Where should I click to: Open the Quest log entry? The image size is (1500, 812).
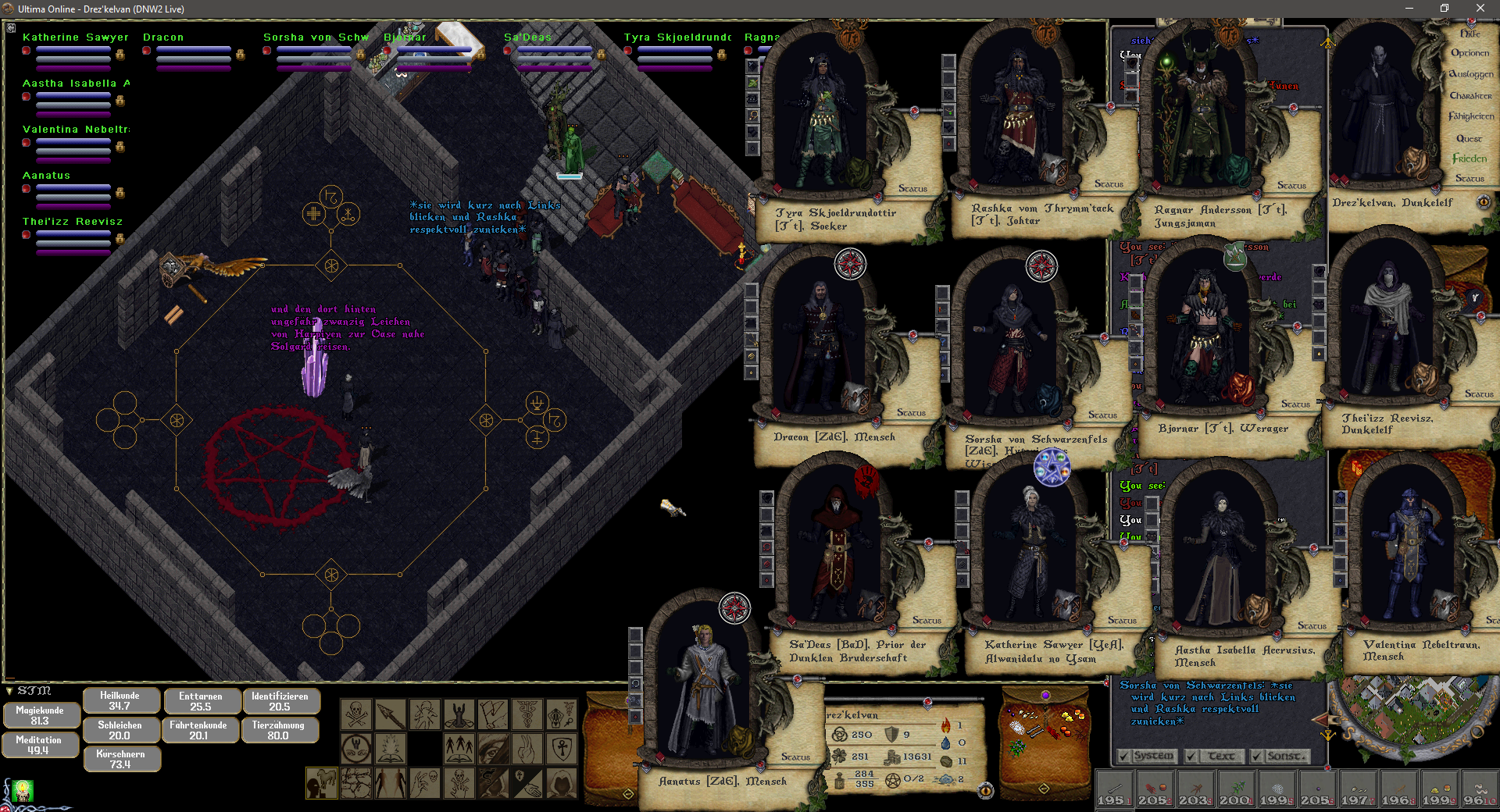1469,138
